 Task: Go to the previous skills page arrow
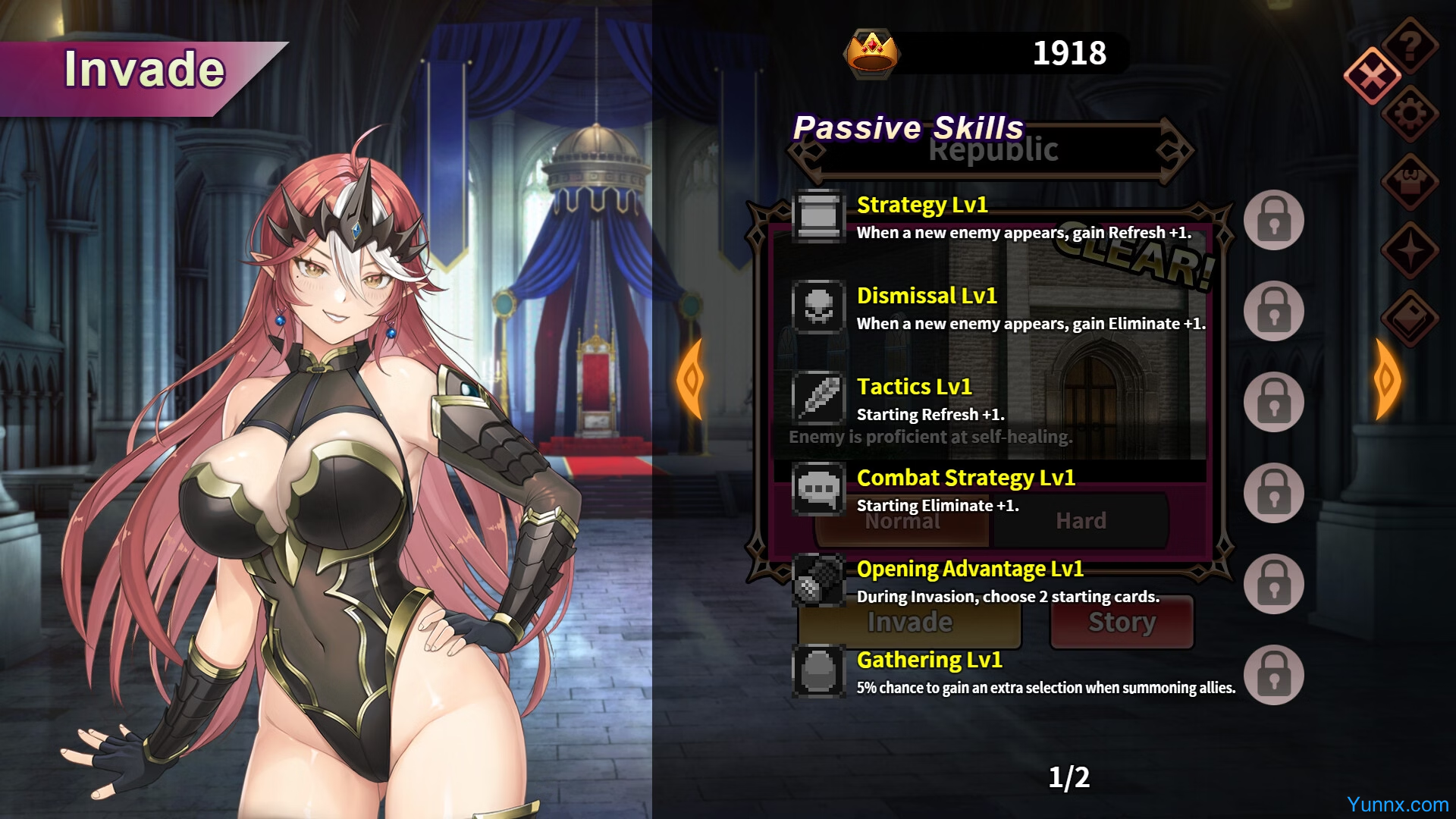click(x=691, y=379)
